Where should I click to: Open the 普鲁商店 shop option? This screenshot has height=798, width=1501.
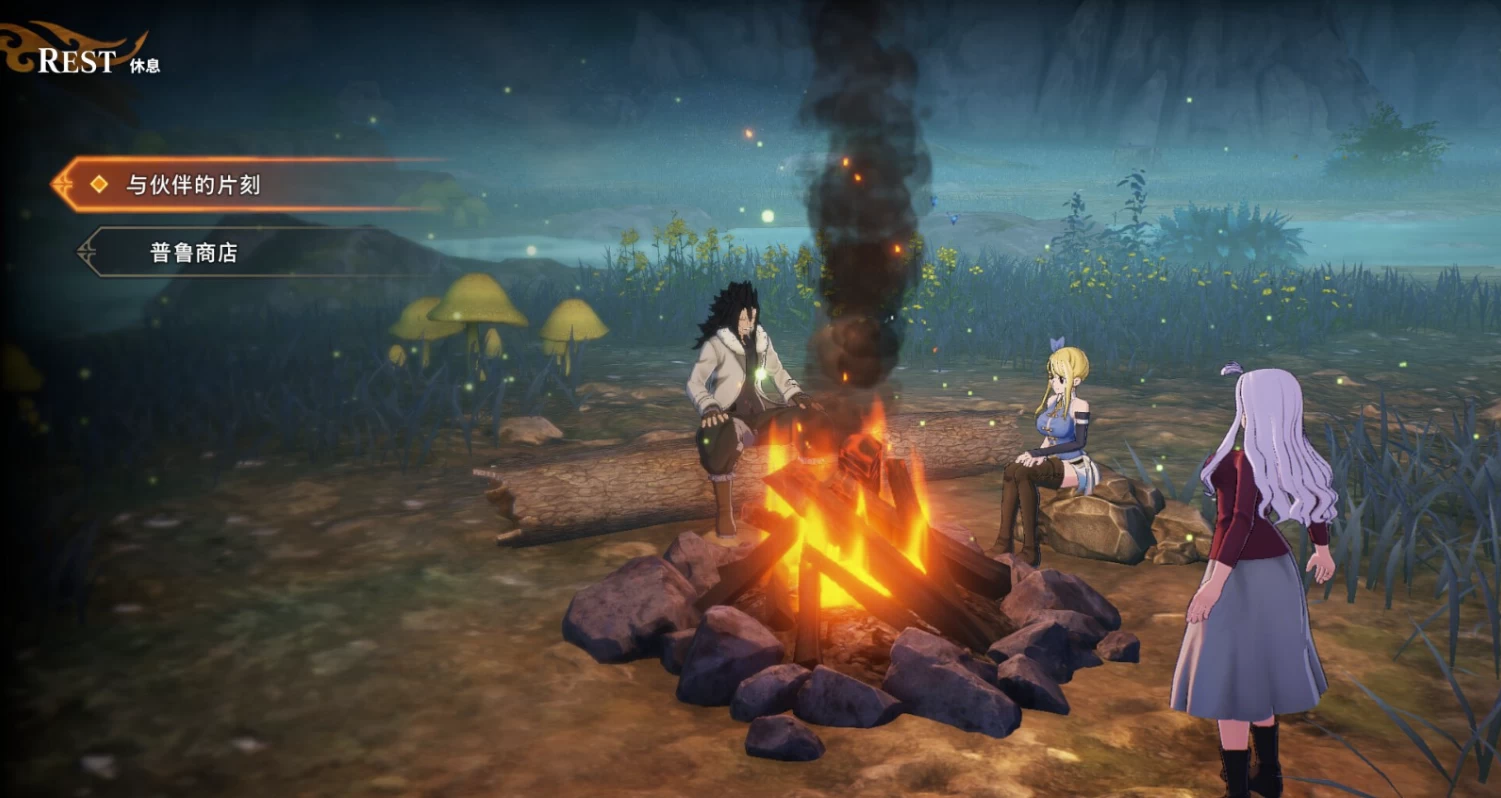pos(194,253)
